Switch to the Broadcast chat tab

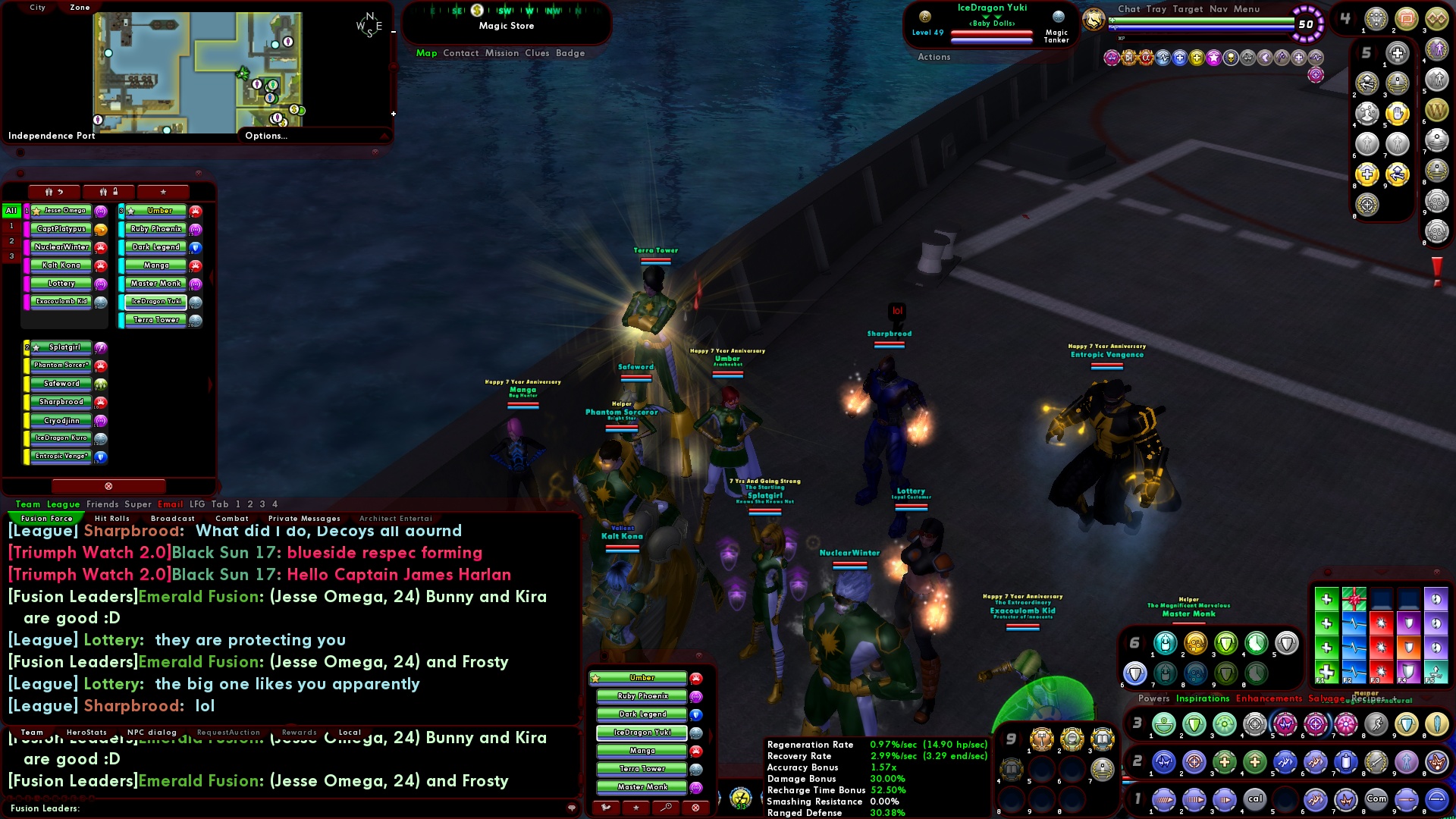173,519
